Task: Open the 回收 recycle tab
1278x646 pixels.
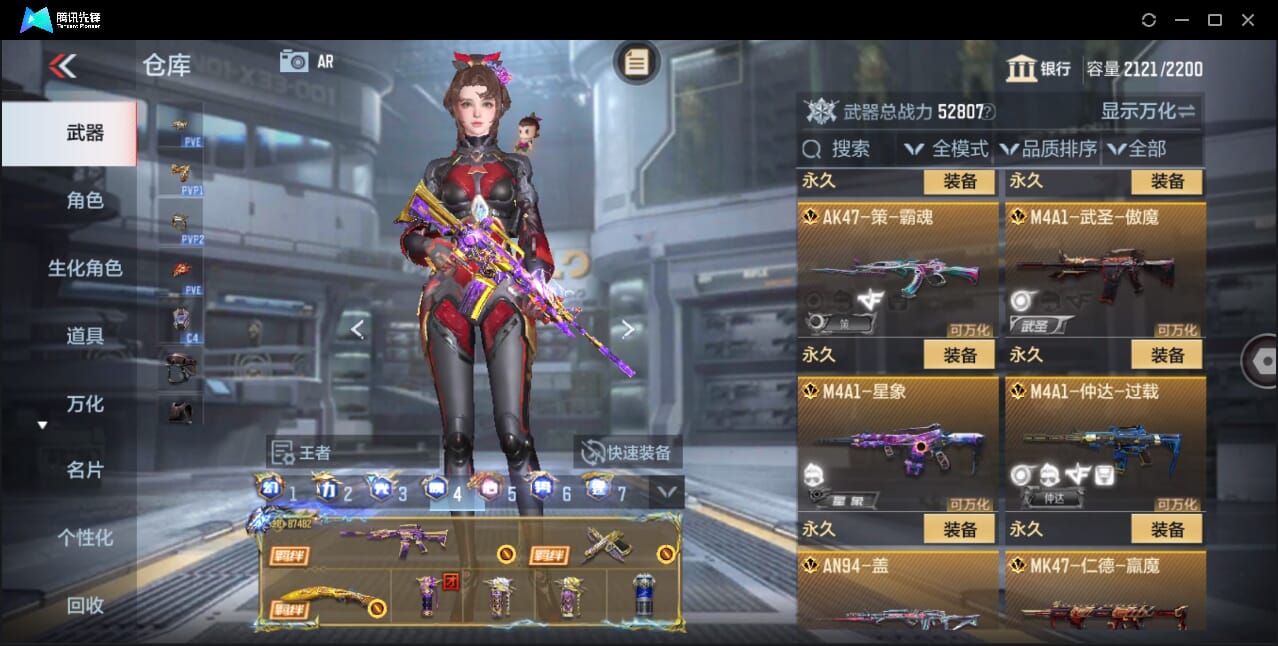Action: (85, 605)
